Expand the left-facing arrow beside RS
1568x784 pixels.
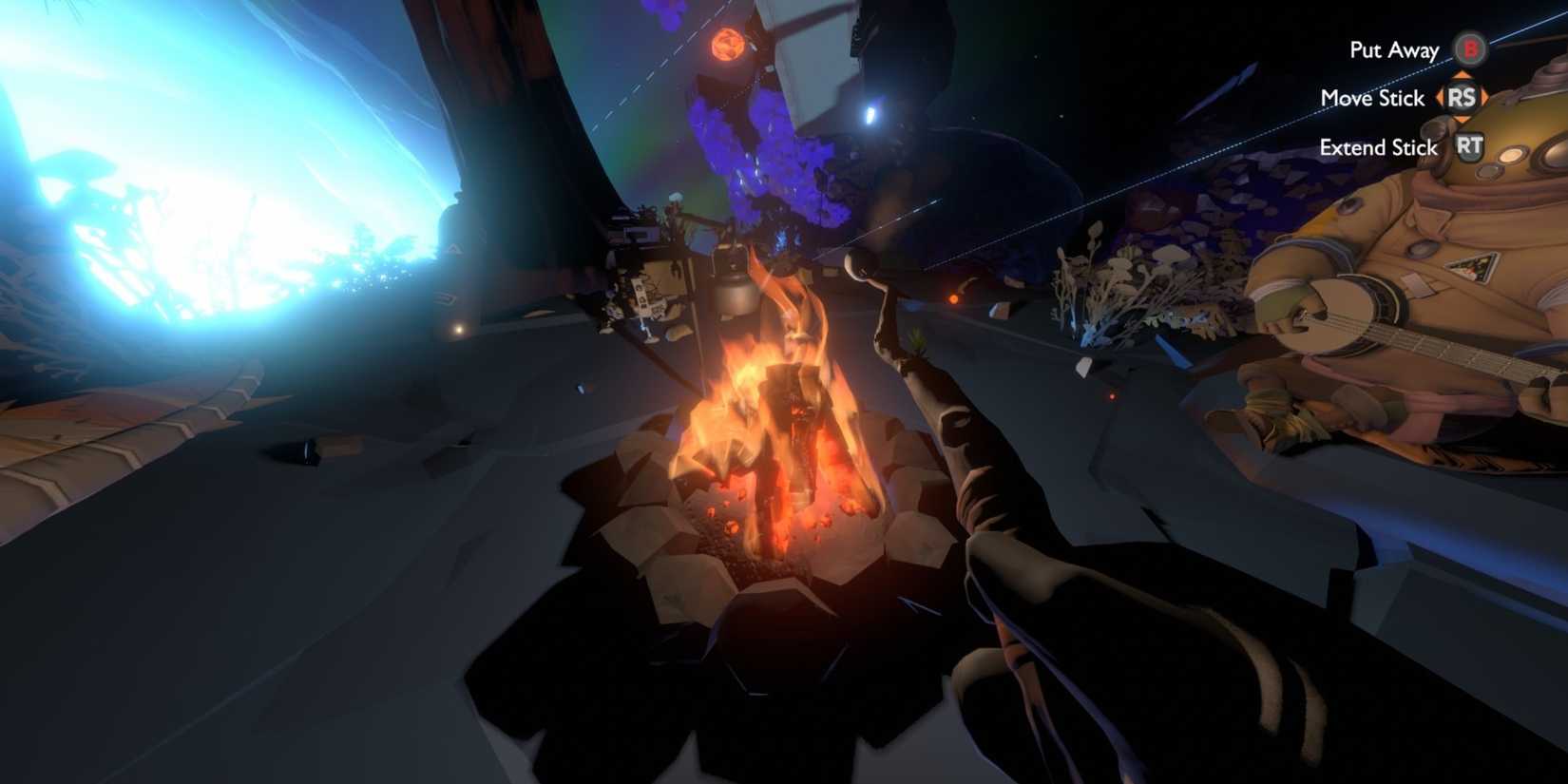click(1440, 98)
